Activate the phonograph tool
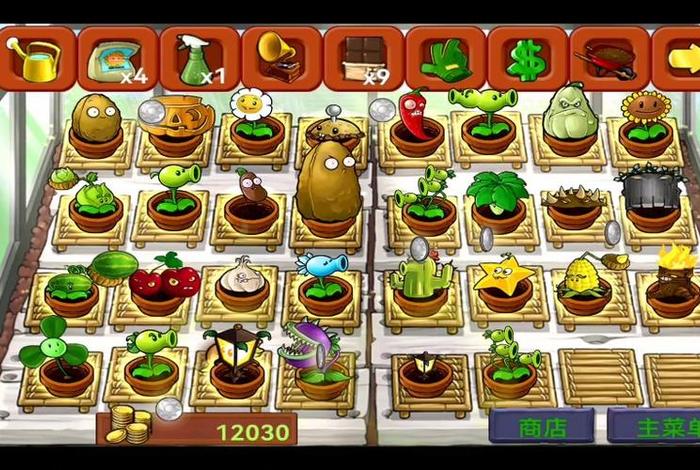The height and width of the screenshot is (470, 700). [x=281, y=58]
